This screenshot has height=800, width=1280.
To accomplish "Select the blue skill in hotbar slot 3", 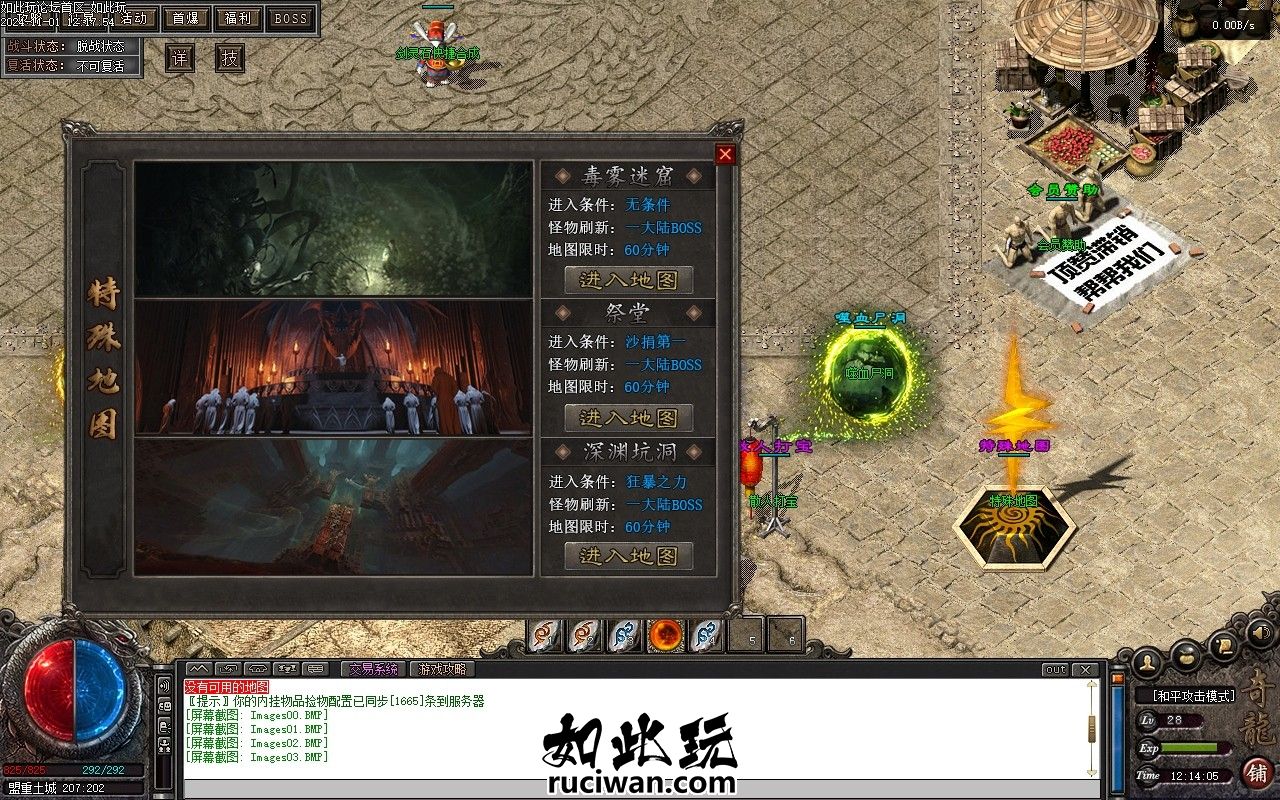I will coord(622,635).
